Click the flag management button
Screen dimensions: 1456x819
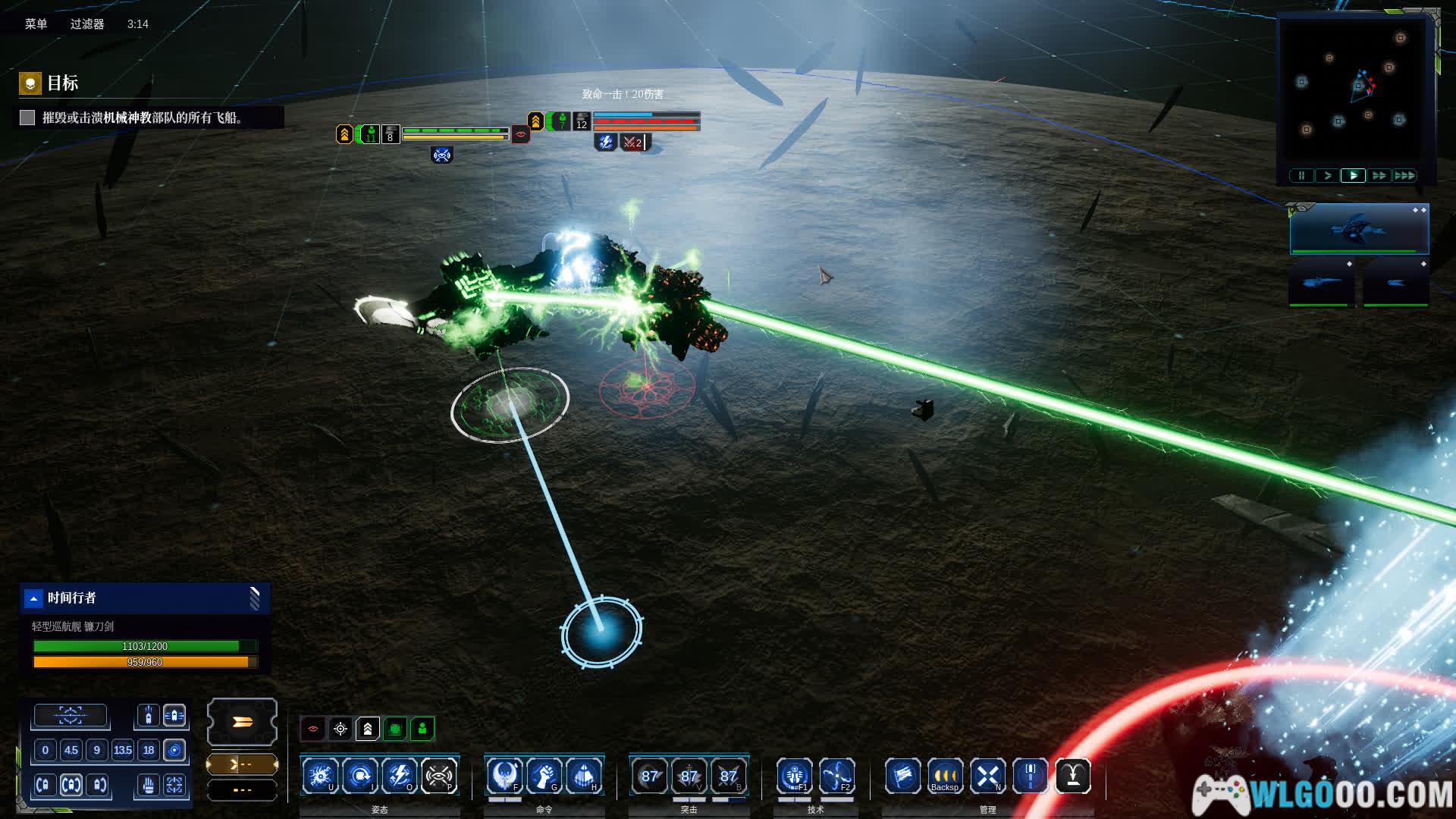click(902, 776)
